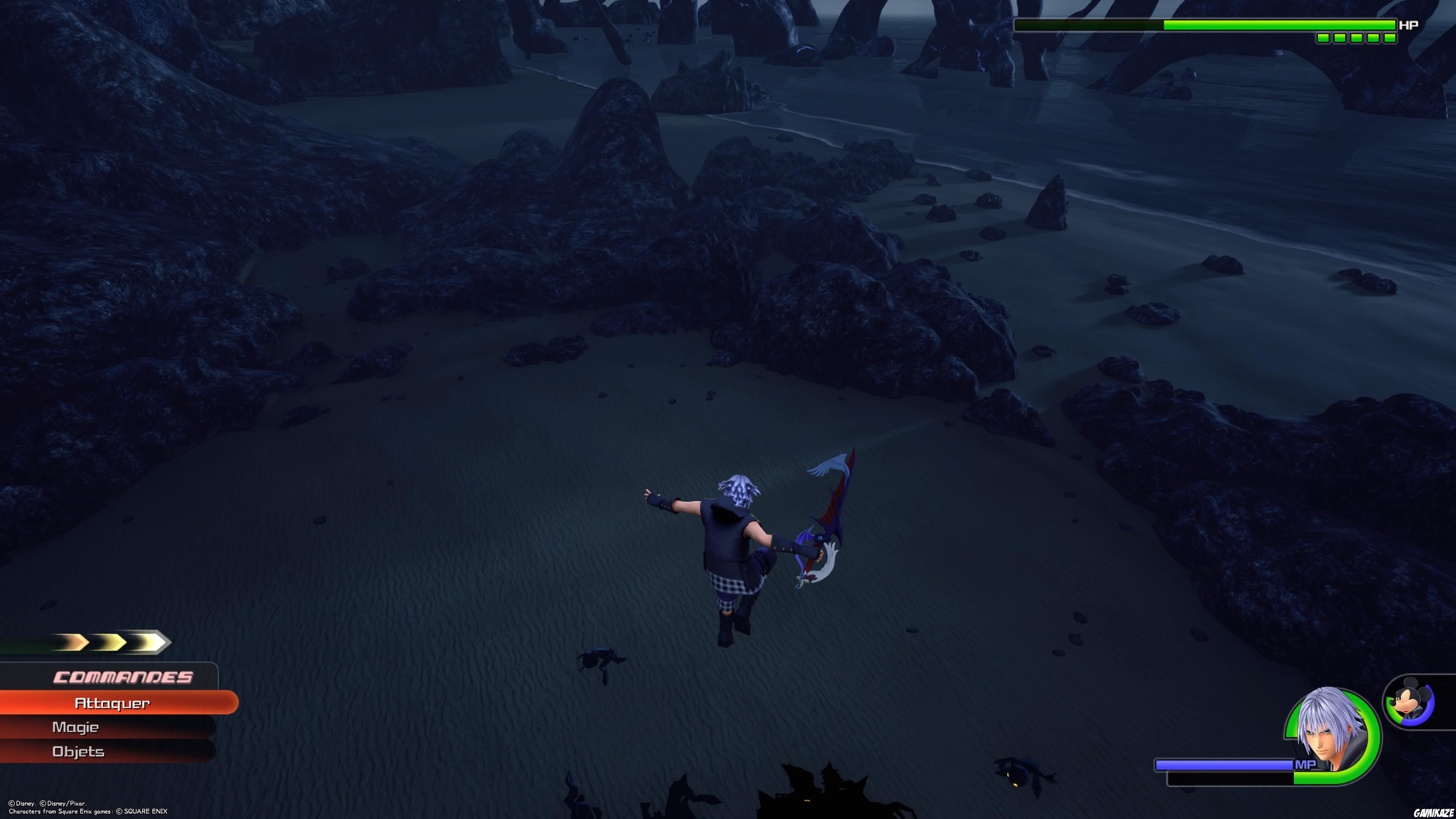Click the COMMANDES menu header
The height and width of the screenshot is (819, 1456).
click(x=124, y=676)
